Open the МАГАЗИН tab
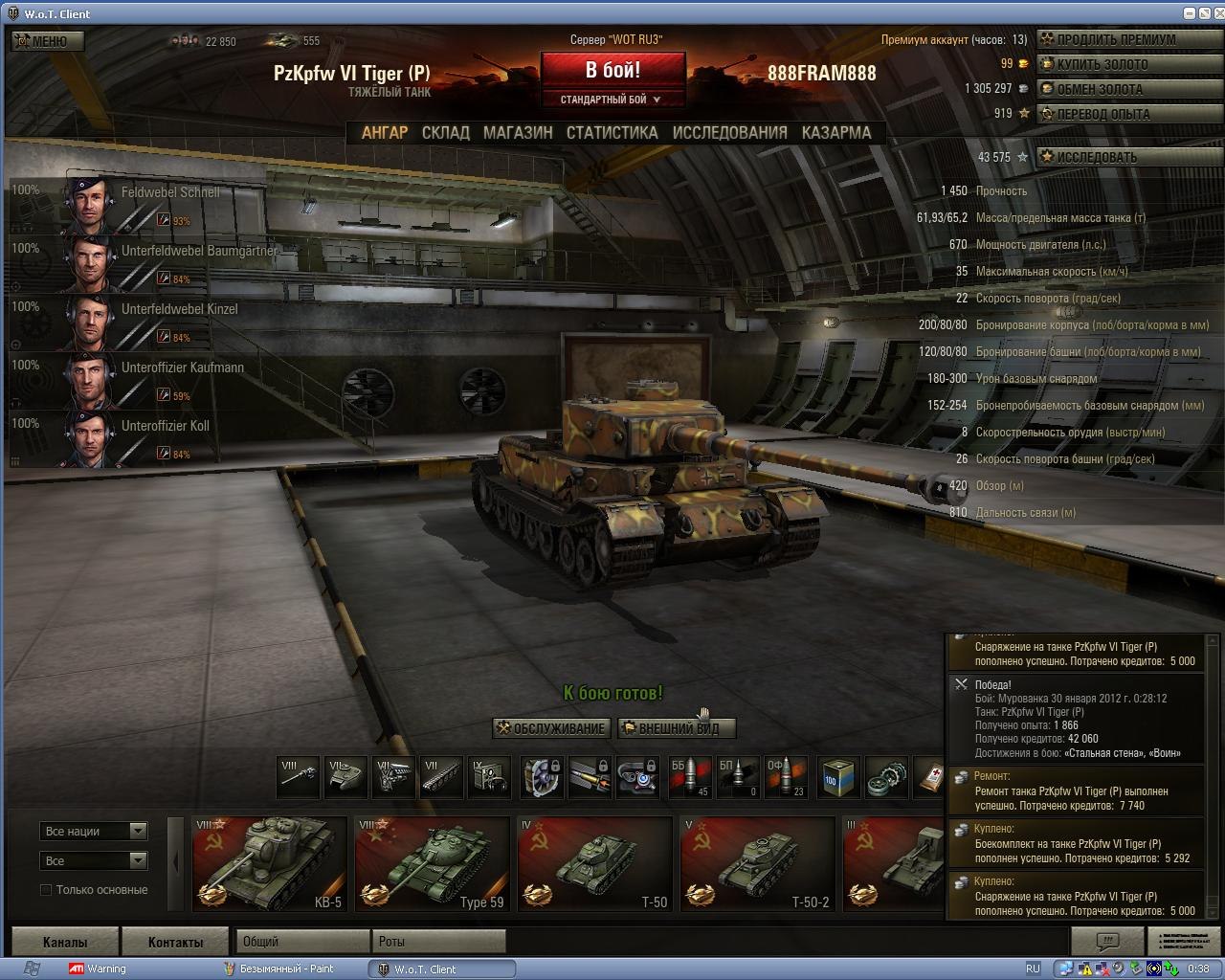 tap(518, 133)
